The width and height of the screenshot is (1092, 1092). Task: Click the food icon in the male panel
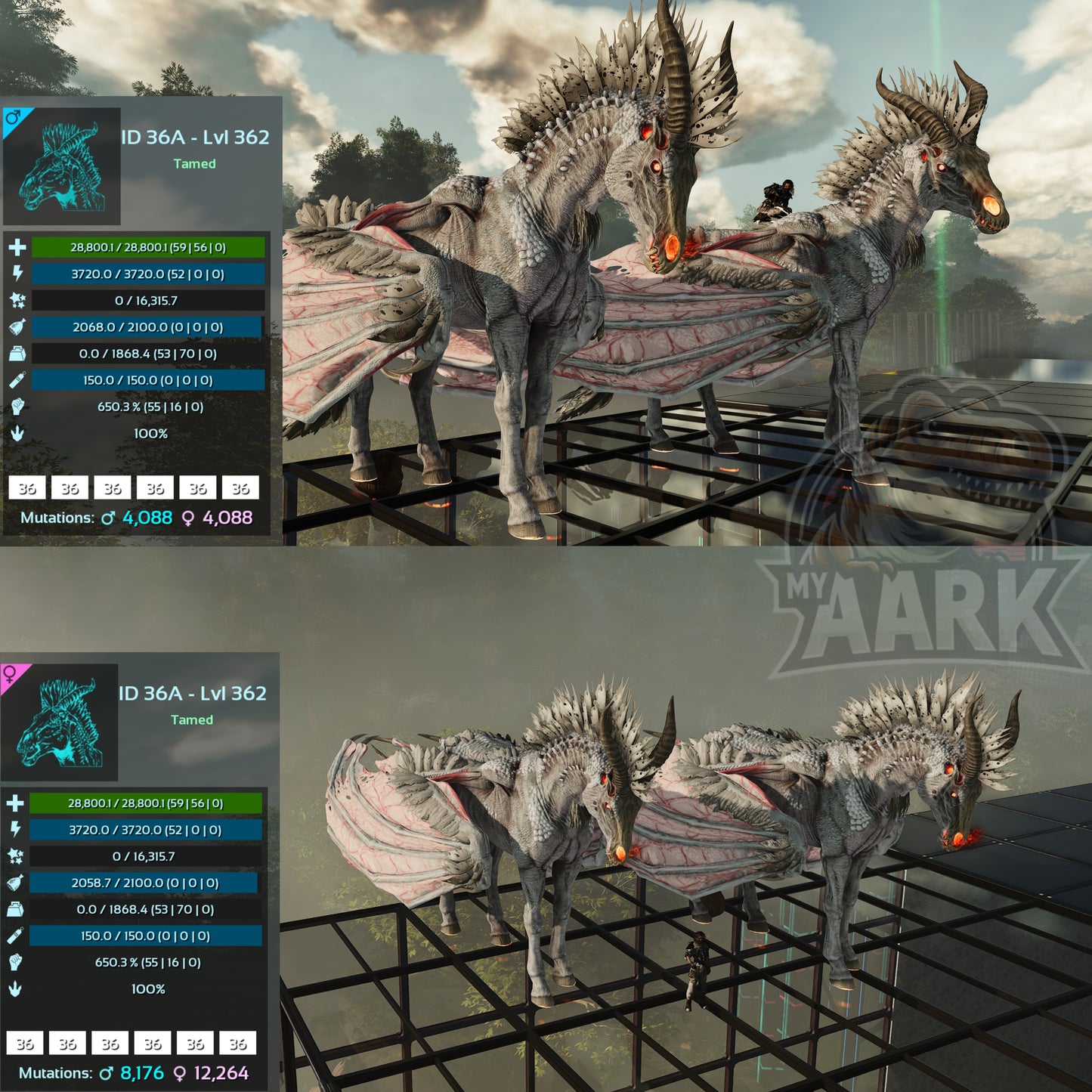click(17, 327)
